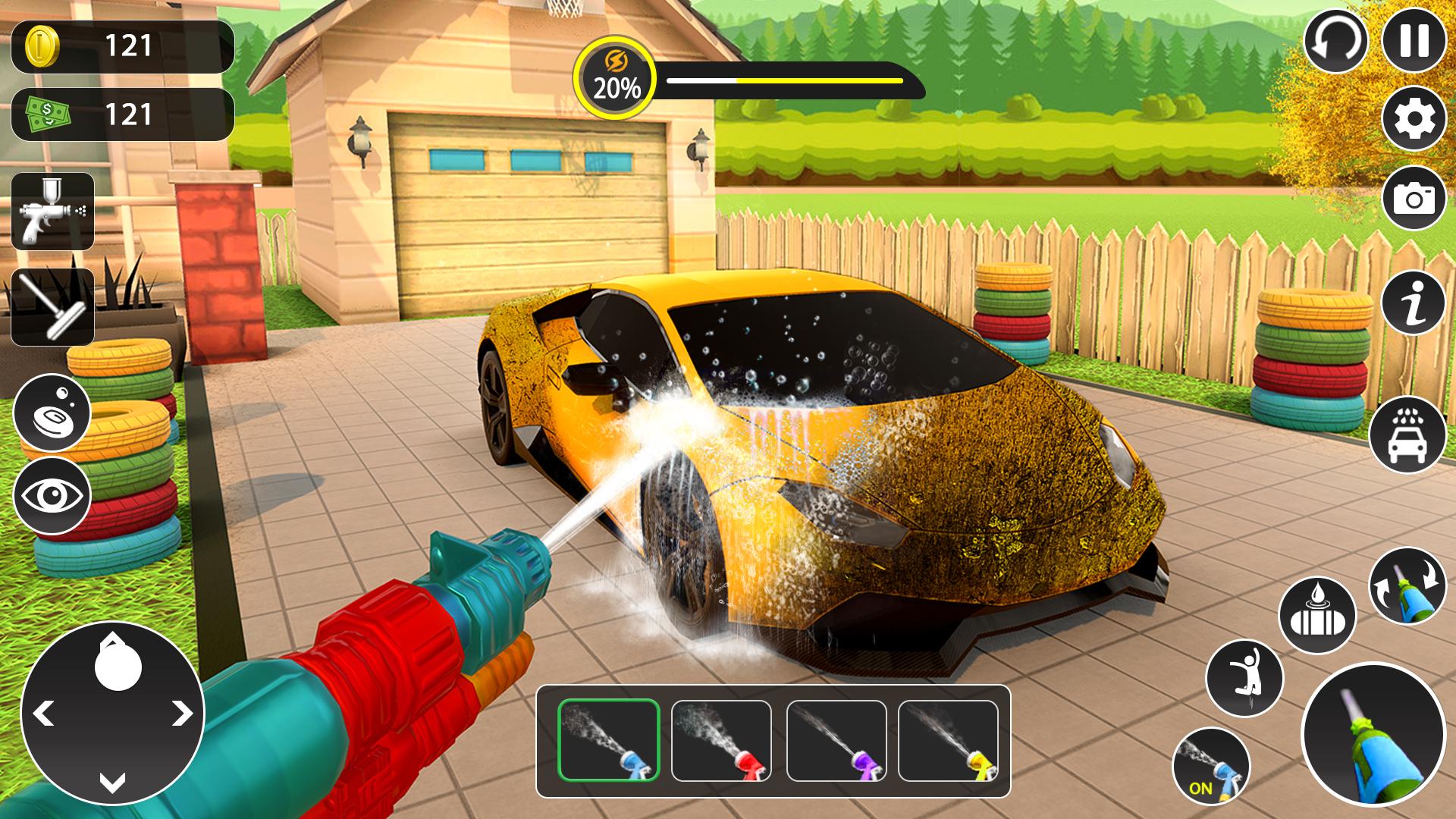Click the restart arrow button
Screen dimensions: 1456x819
[1335, 41]
